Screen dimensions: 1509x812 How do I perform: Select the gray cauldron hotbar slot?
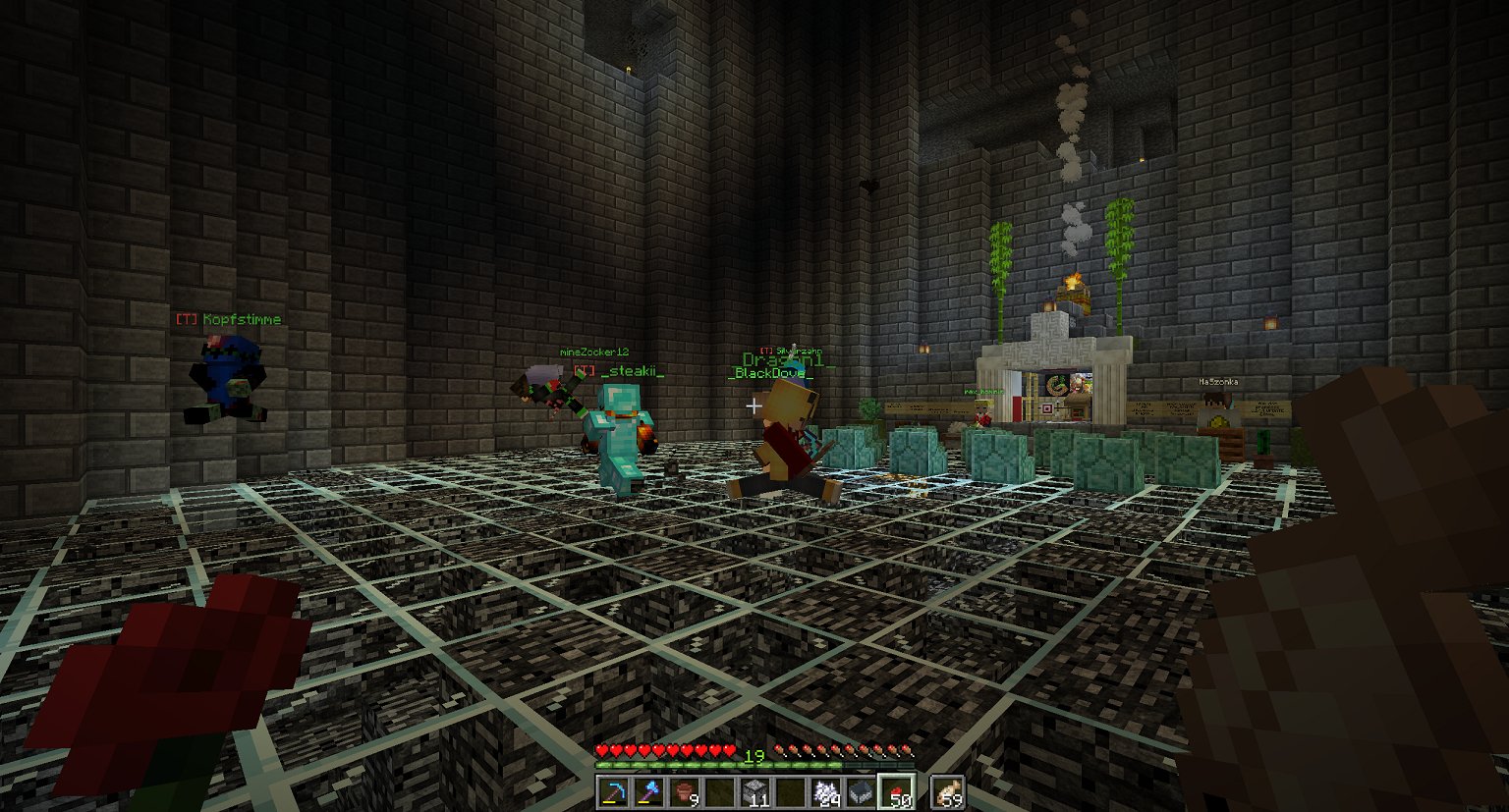[861, 791]
